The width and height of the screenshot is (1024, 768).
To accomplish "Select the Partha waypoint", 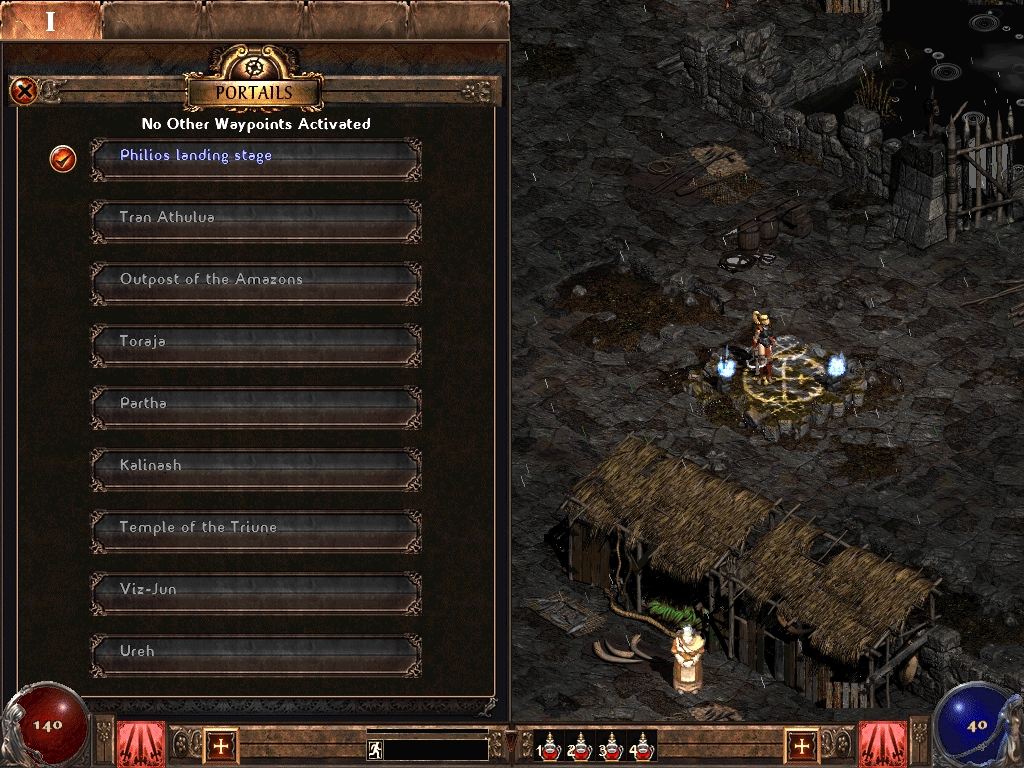I will point(256,405).
